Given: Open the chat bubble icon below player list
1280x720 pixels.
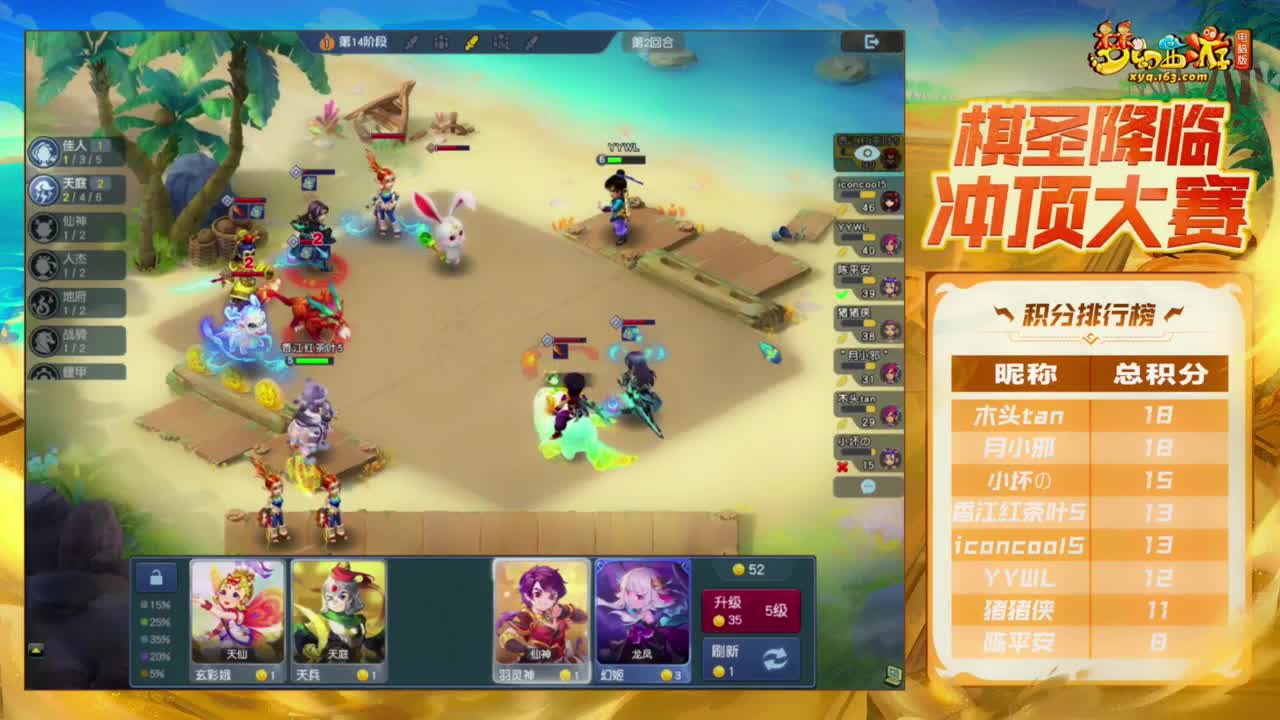Looking at the screenshot, I should tap(868, 486).
